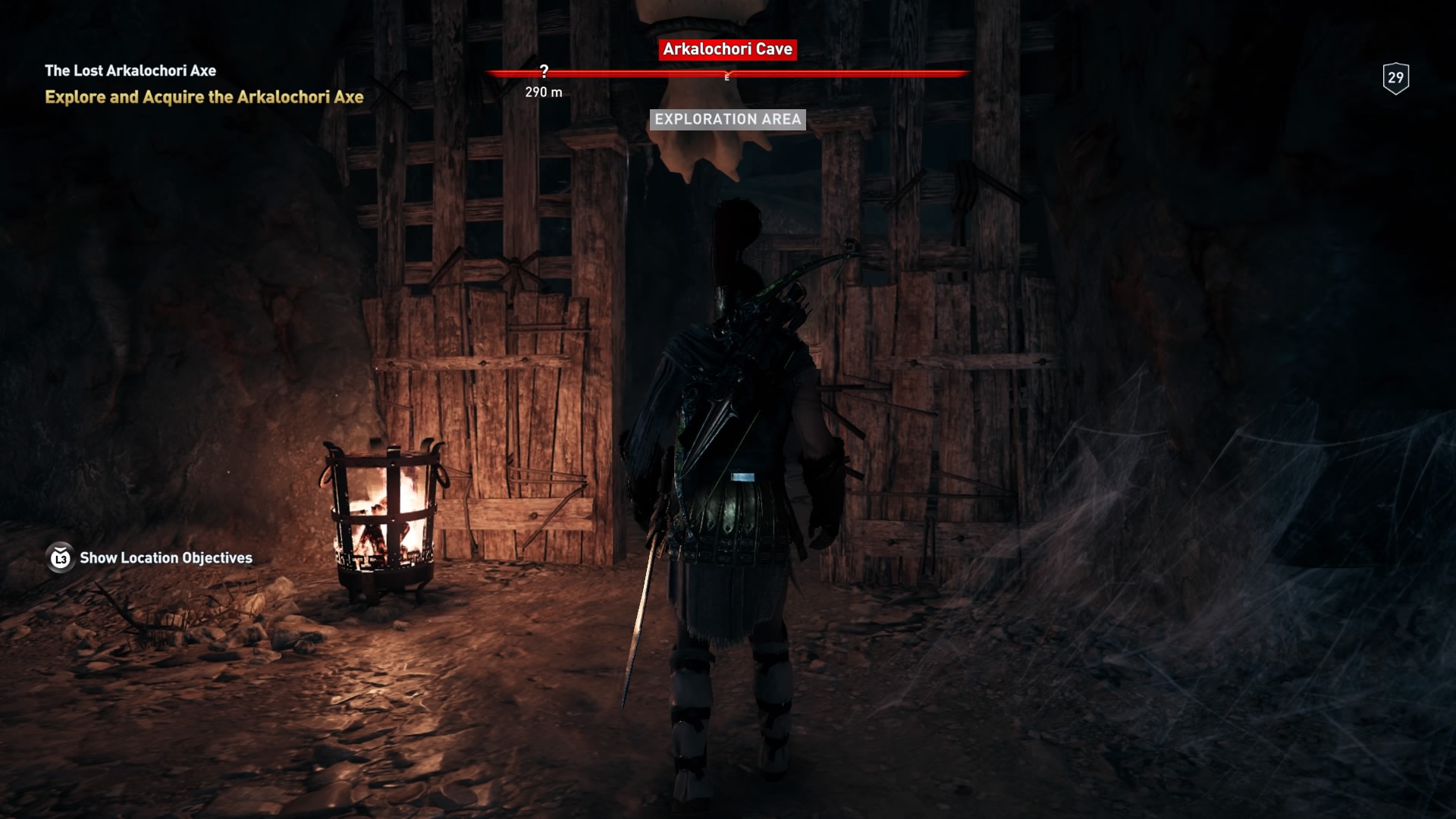Image resolution: width=1456 pixels, height=819 pixels.
Task: Click the Exploration Area indicator
Action: click(x=727, y=118)
